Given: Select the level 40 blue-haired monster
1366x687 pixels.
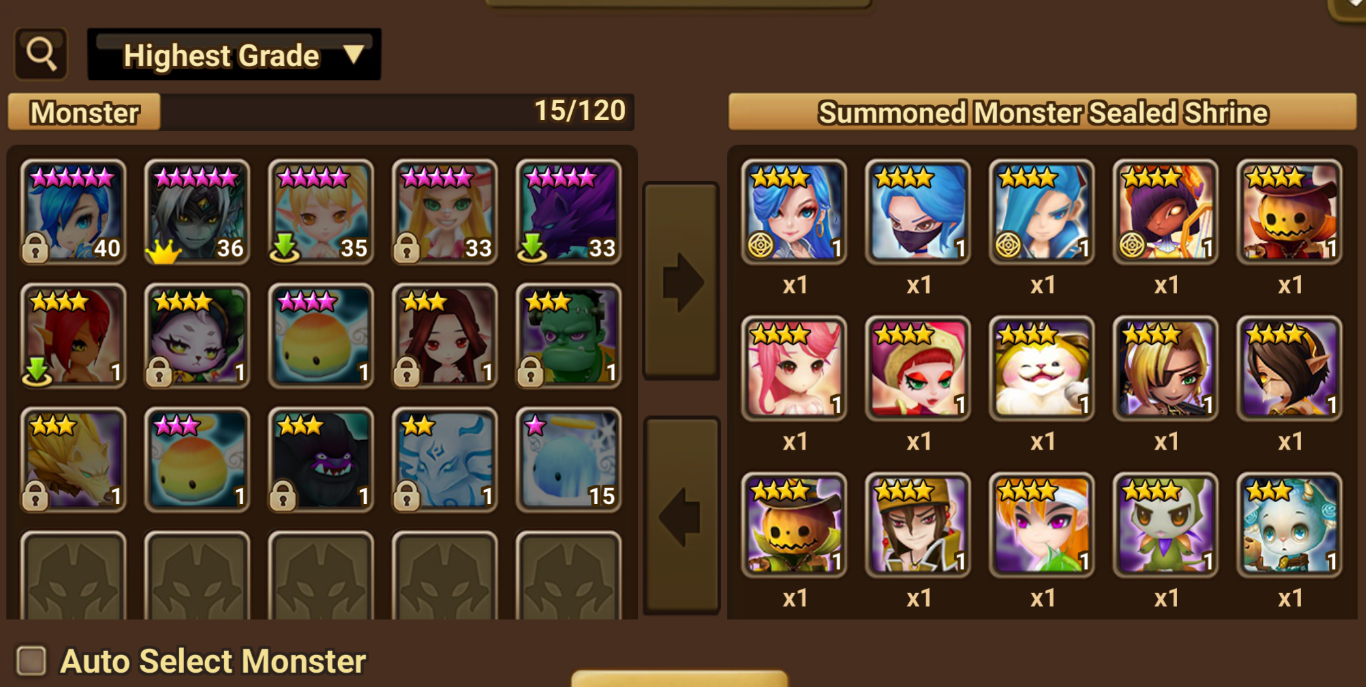Looking at the screenshot, I should click(x=74, y=212).
